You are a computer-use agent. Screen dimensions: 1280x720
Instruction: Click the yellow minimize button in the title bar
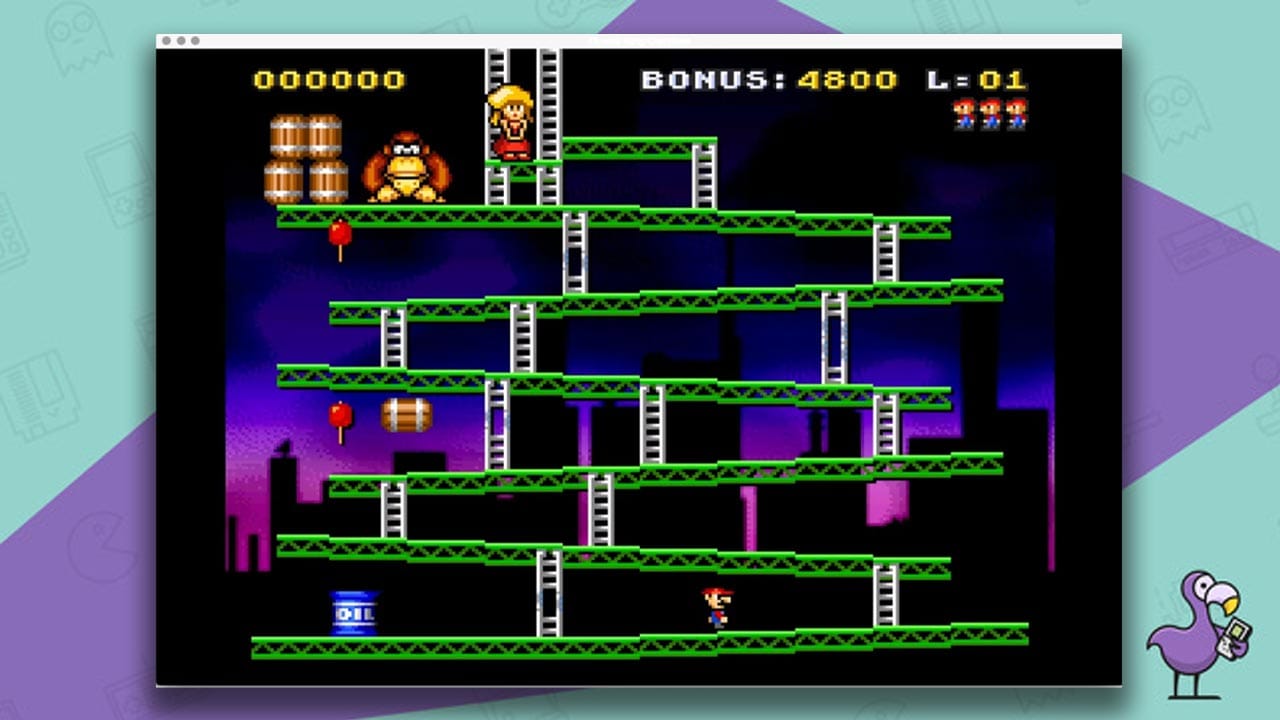point(181,41)
